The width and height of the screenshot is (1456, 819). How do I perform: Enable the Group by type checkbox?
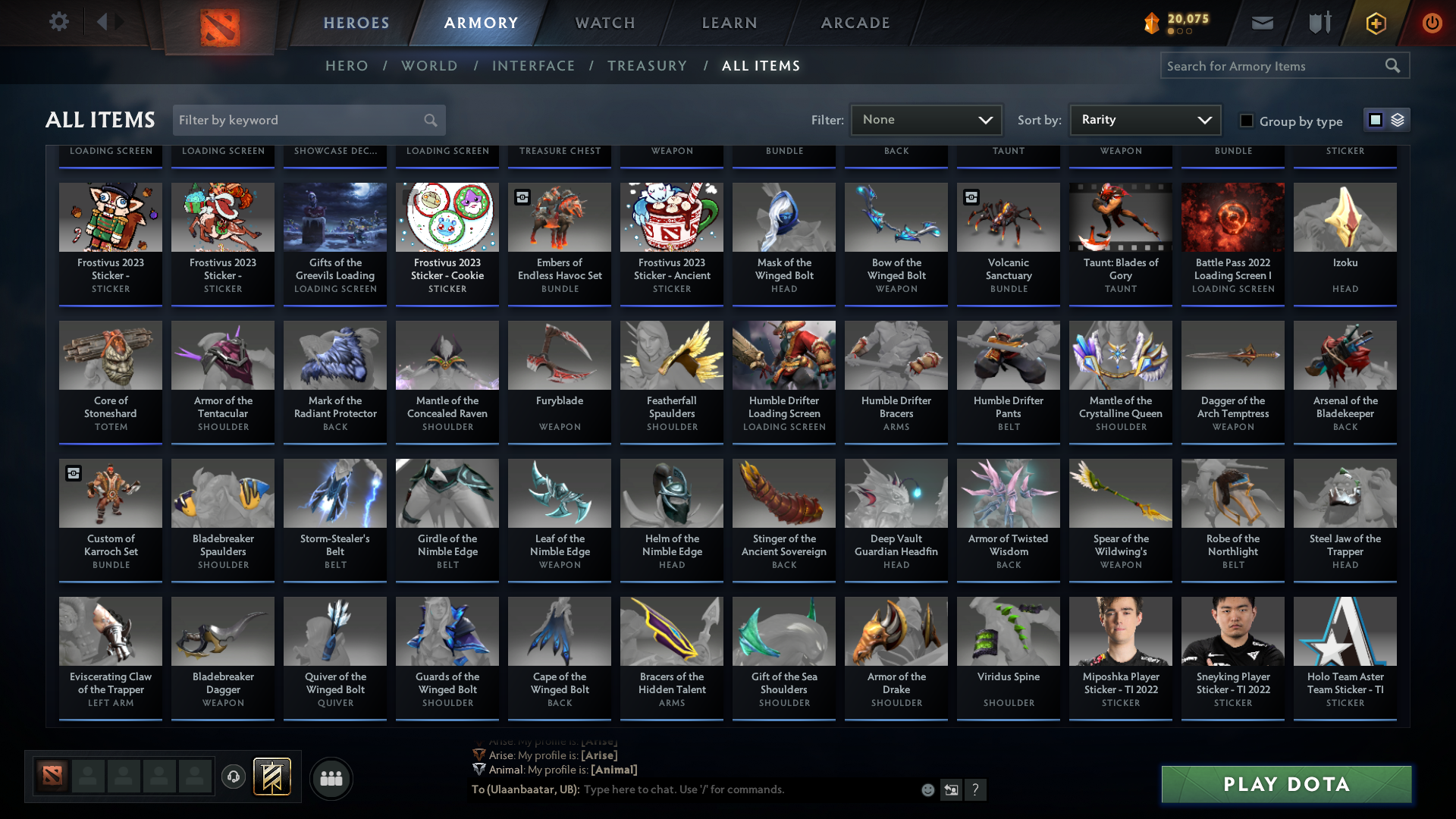pyautogui.click(x=1247, y=121)
